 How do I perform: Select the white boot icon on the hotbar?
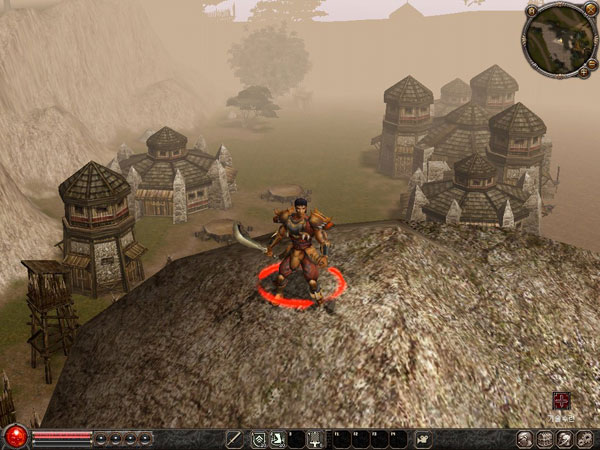pos(277,438)
